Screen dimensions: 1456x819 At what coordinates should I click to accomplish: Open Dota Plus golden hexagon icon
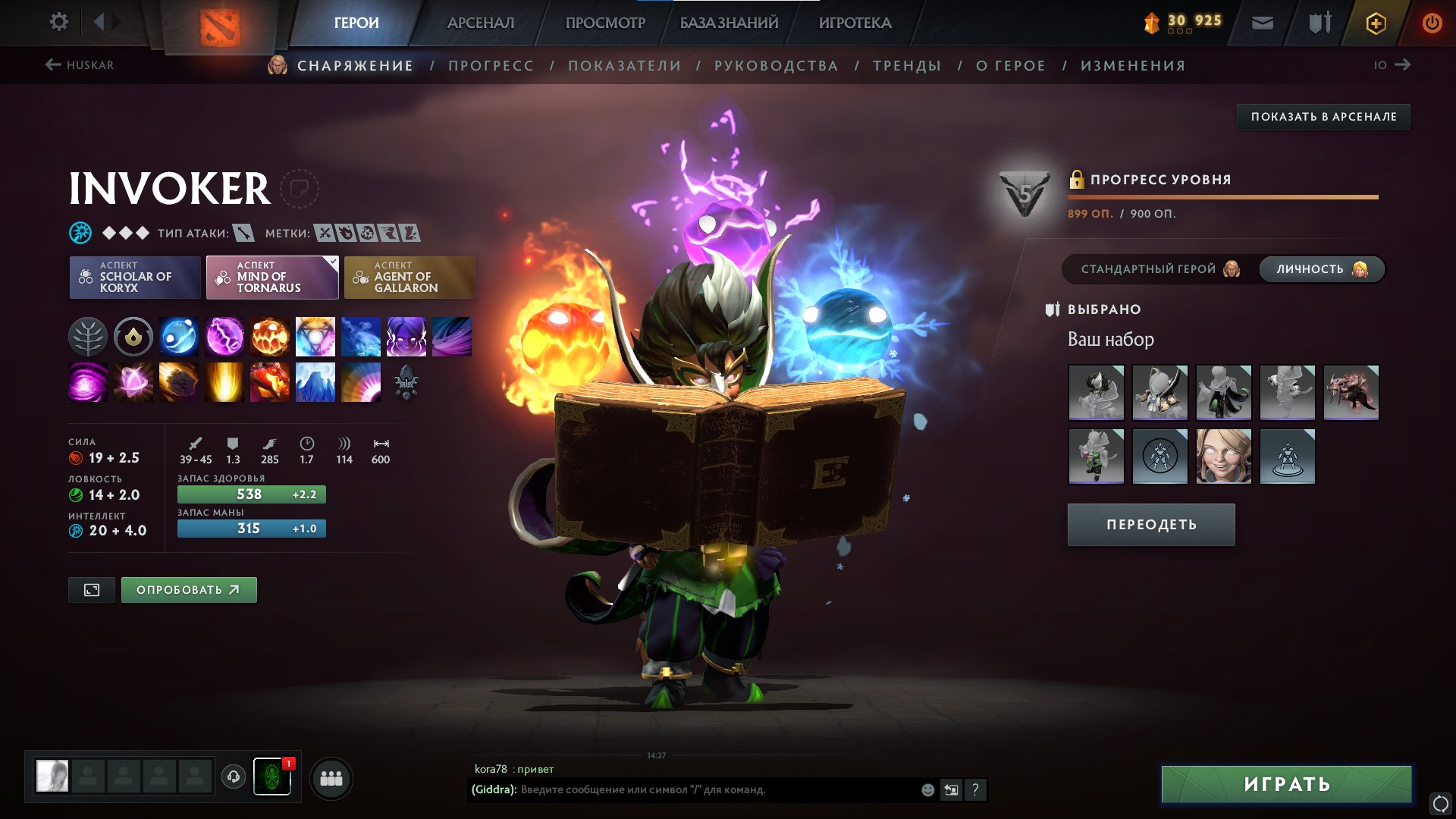coord(1378,22)
